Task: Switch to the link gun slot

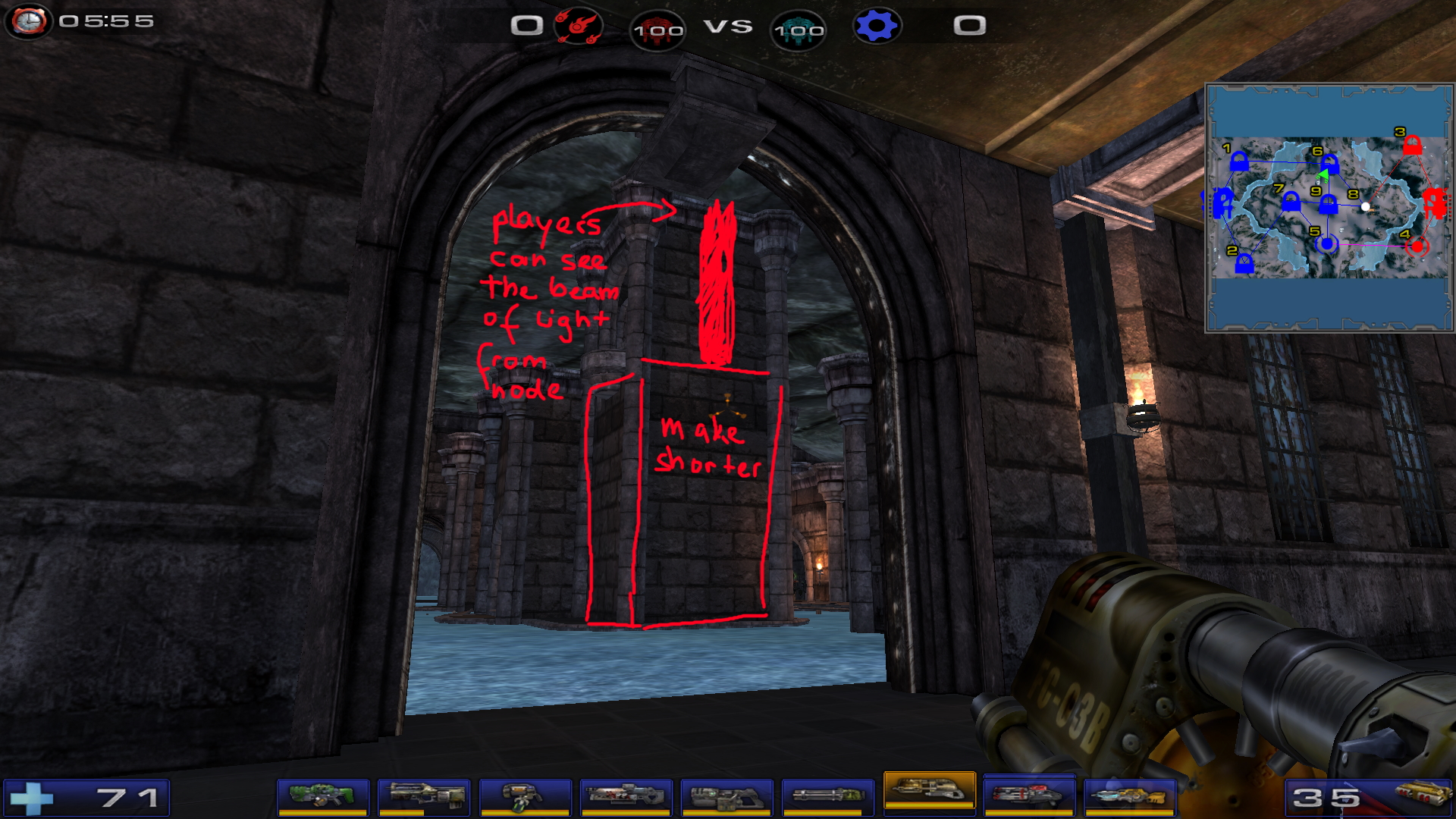Action: click(x=726, y=797)
